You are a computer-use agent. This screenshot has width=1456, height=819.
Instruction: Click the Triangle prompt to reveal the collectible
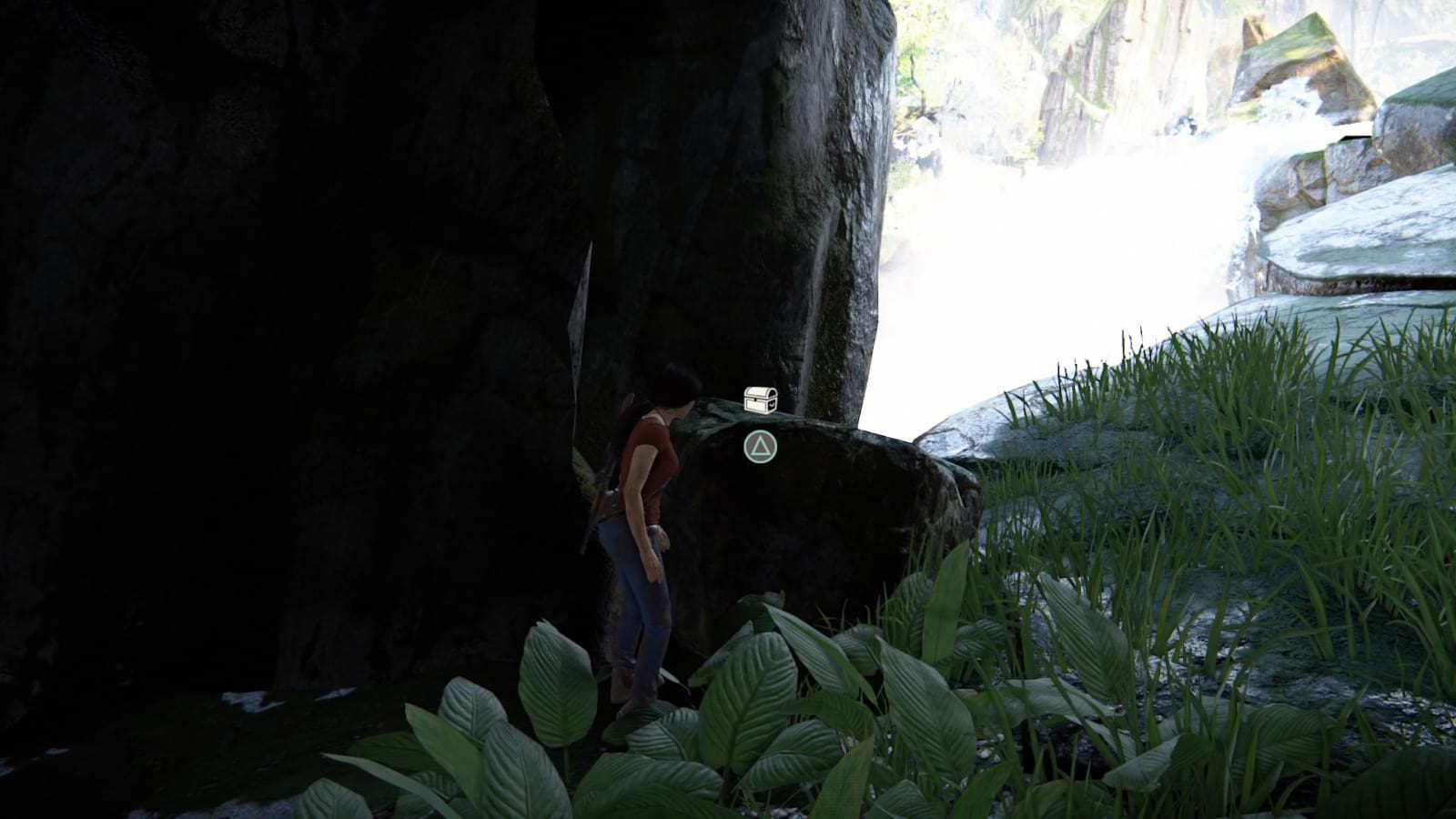tap(761, 446)
